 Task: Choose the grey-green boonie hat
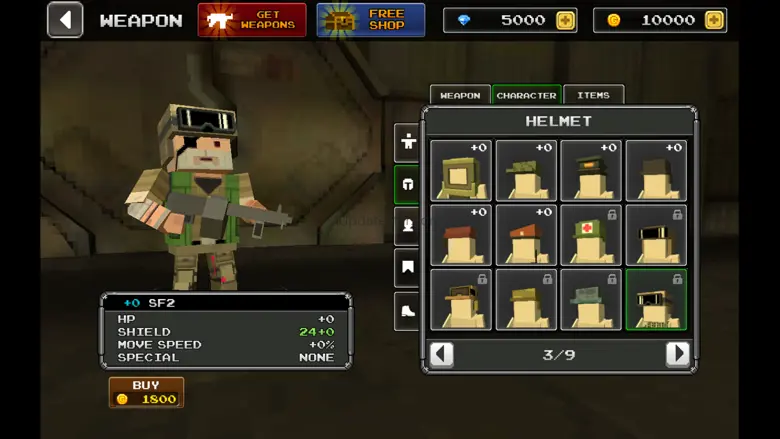[x=591, y=300]
